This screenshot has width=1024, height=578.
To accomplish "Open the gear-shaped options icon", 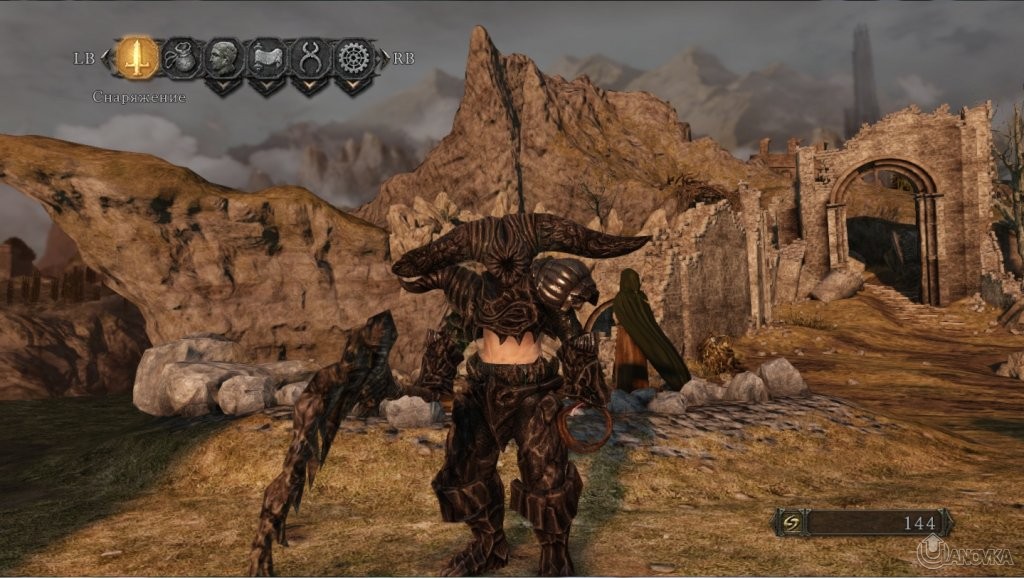I will point(353,57).
